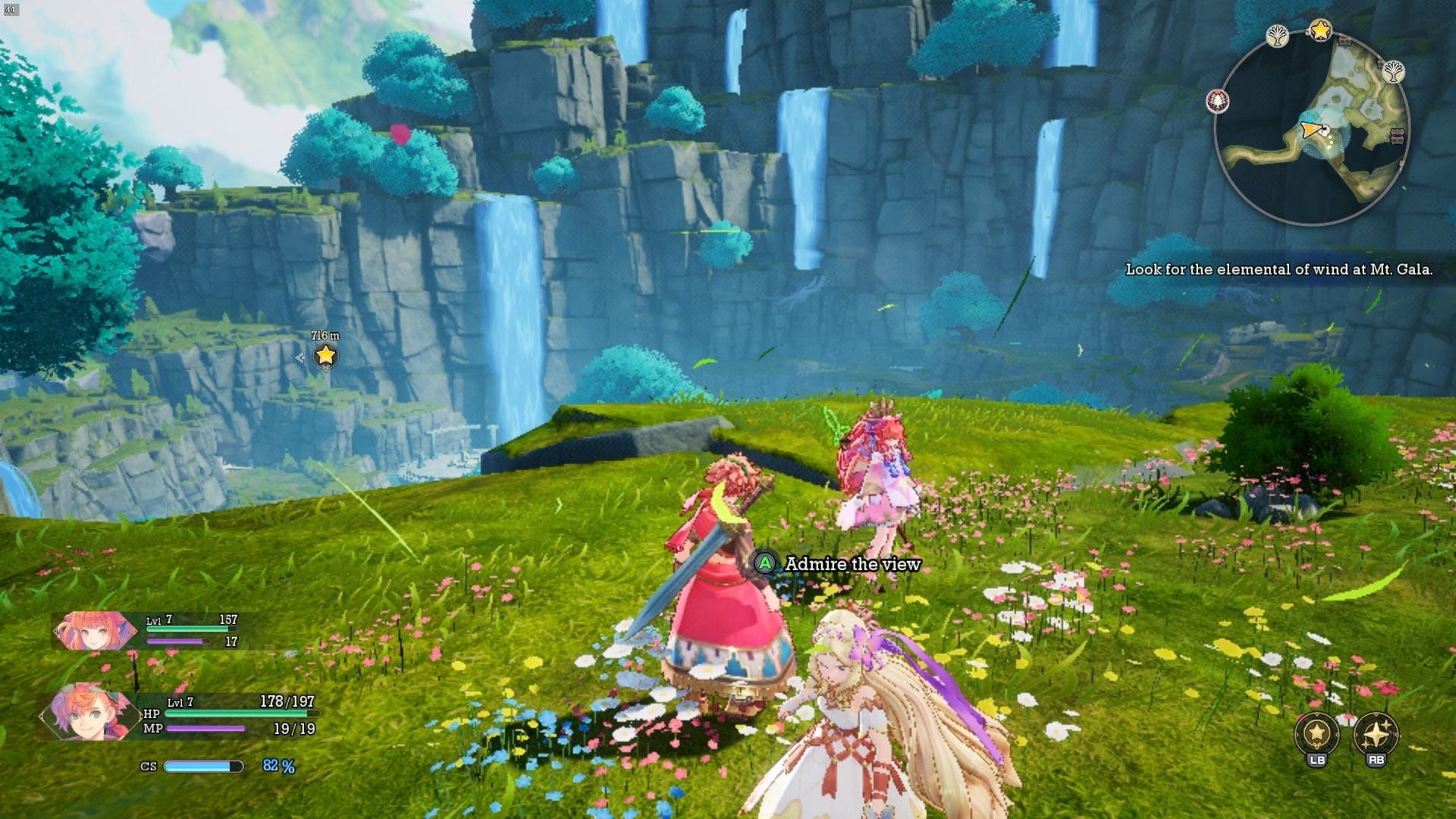
Task: Click the player arrow on the minimap
Action: point(1312,130)
